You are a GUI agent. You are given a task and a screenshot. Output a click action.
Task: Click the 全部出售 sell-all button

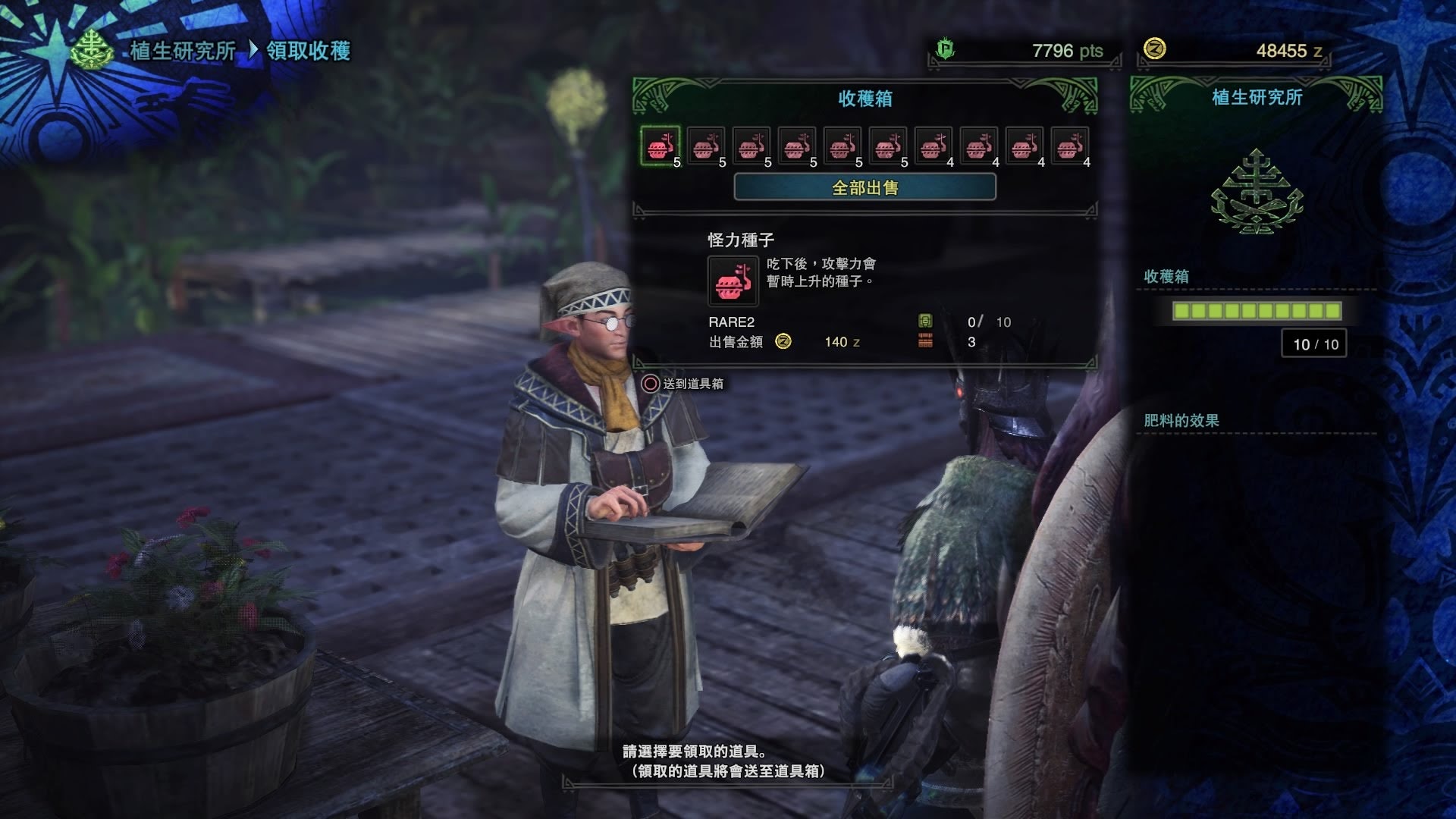tap(864, 187)
